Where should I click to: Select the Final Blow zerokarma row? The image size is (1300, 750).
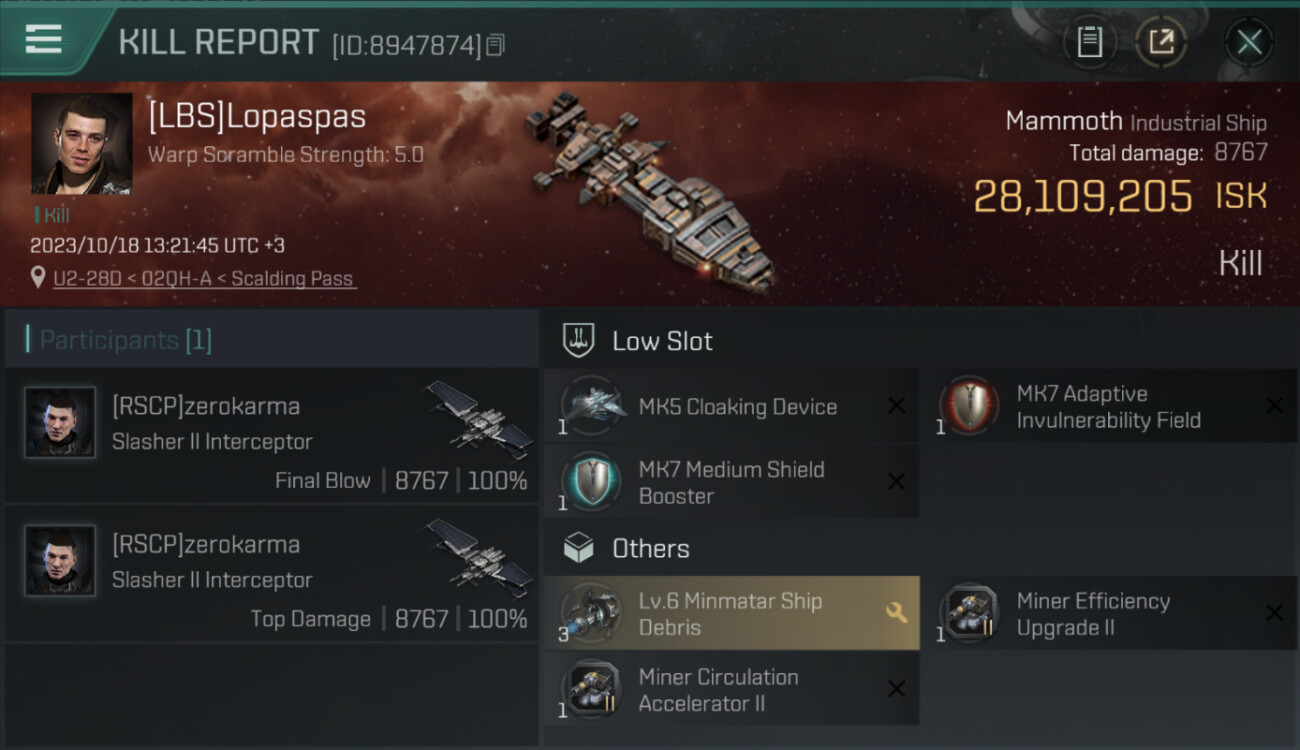click(x=272, y=436)
